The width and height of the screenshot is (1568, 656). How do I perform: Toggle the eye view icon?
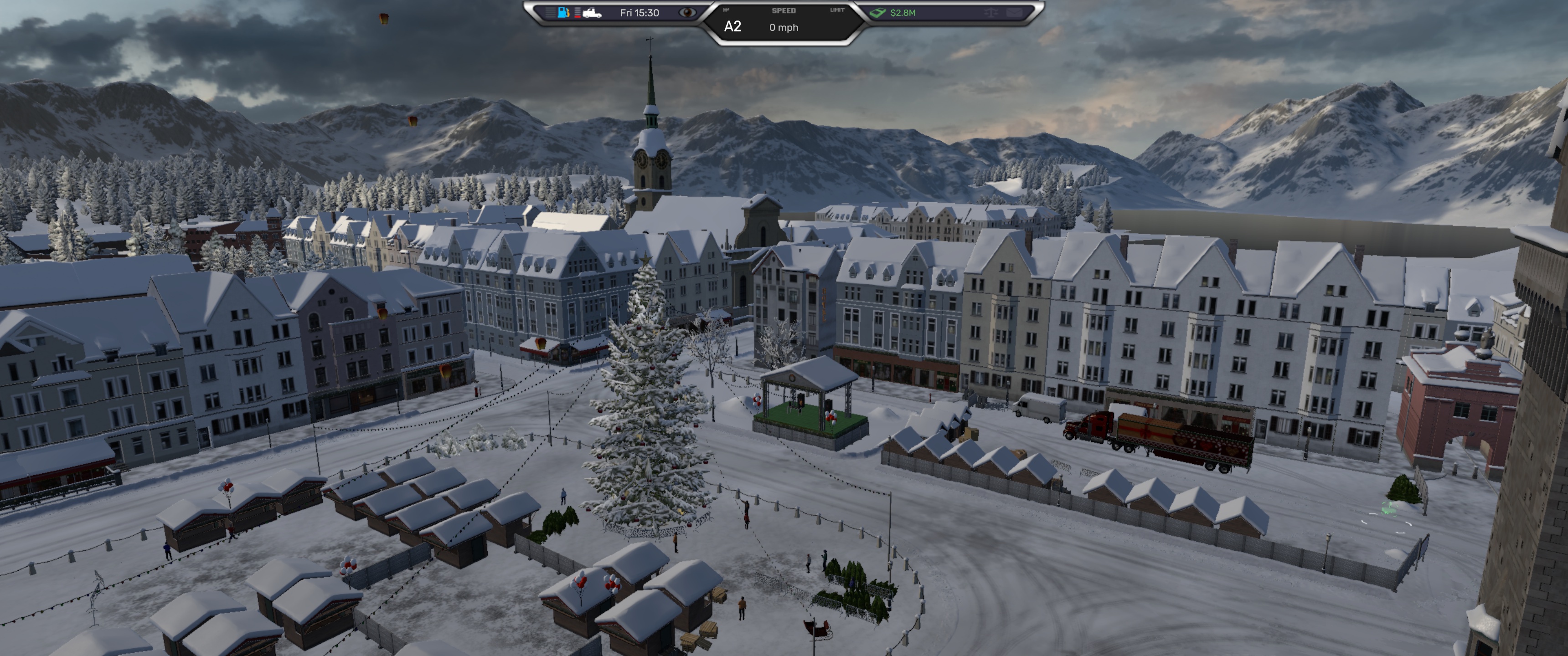tap(687, 12)
